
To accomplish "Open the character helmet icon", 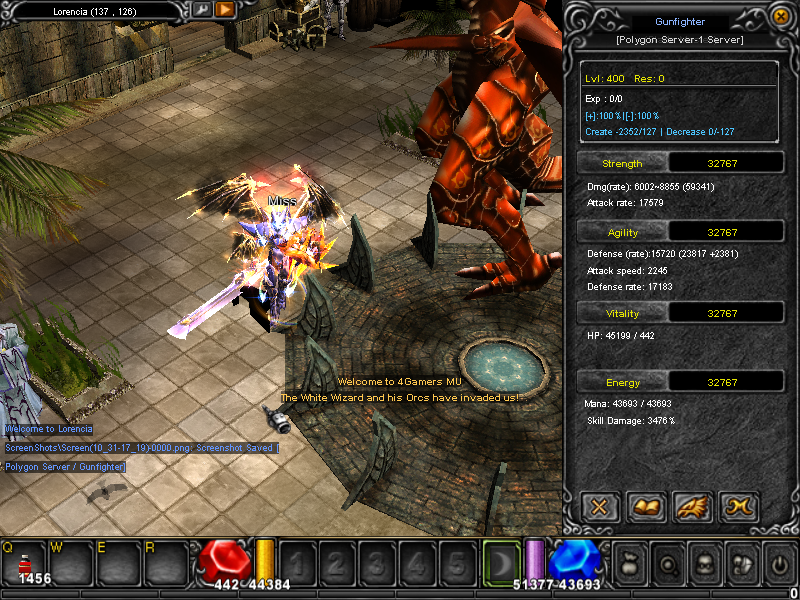I will point(704,563).
